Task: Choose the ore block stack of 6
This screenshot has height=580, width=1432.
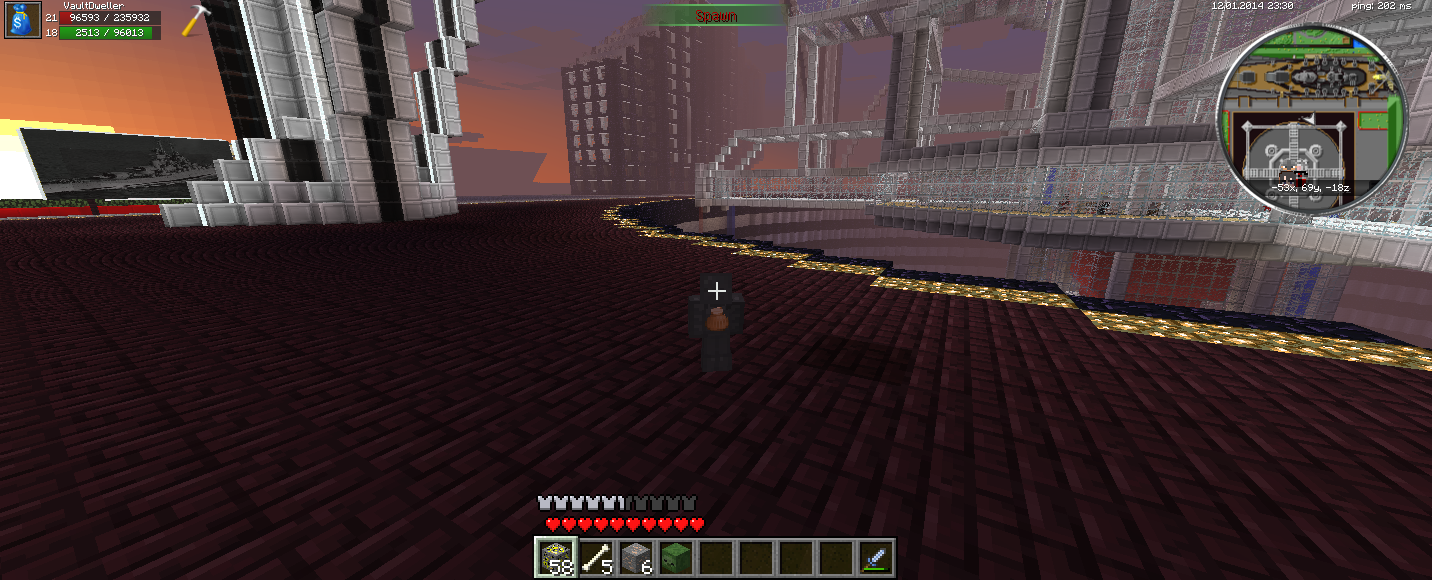Action: pos(635,557)
